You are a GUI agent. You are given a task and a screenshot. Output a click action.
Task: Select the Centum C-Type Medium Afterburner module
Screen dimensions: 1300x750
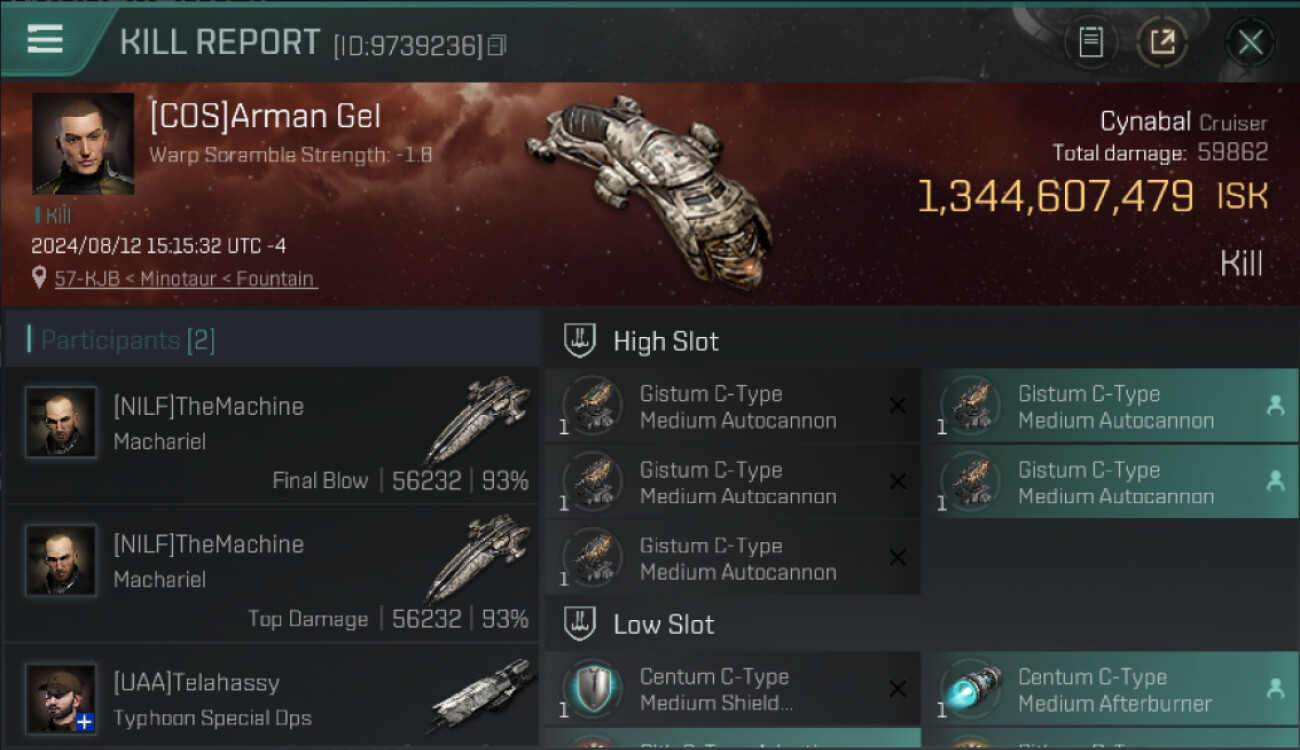coord(1110,689)
